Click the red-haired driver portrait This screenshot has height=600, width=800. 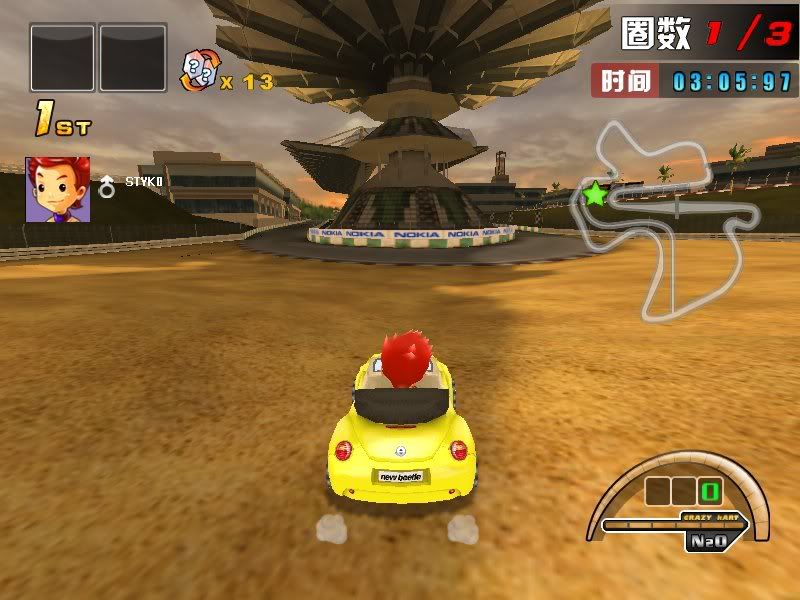coord(58,189)
